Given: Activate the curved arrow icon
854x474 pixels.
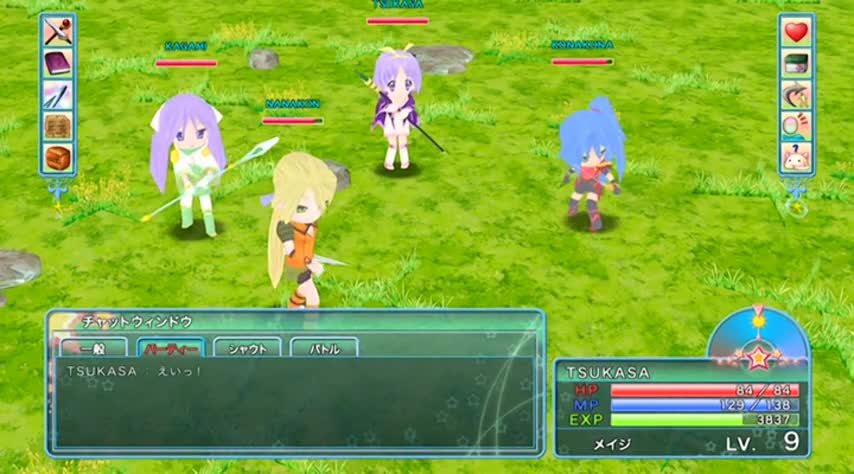Looking at the screenshot, I should click(796, 94).
